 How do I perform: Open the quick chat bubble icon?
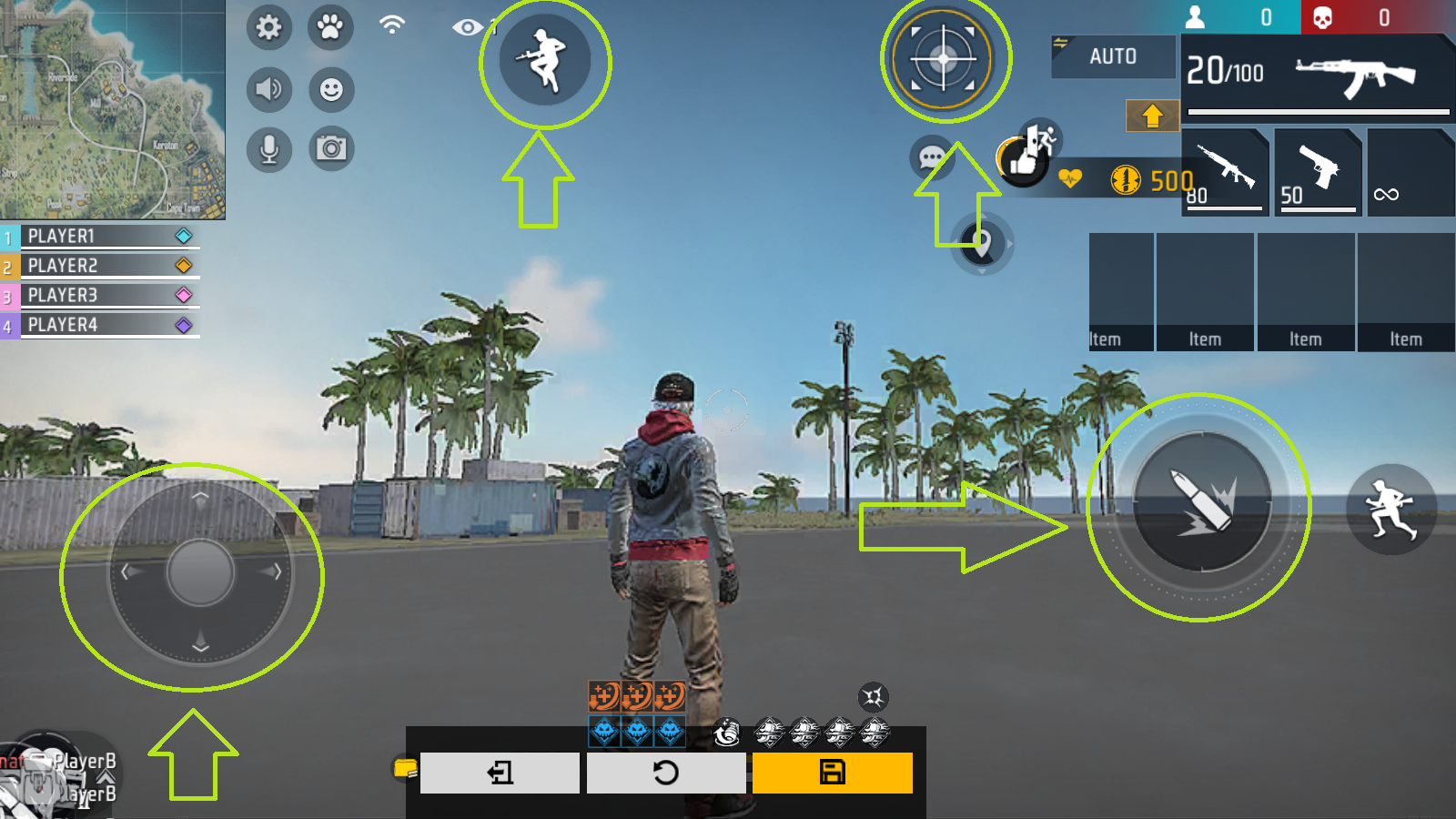point(931,158)
